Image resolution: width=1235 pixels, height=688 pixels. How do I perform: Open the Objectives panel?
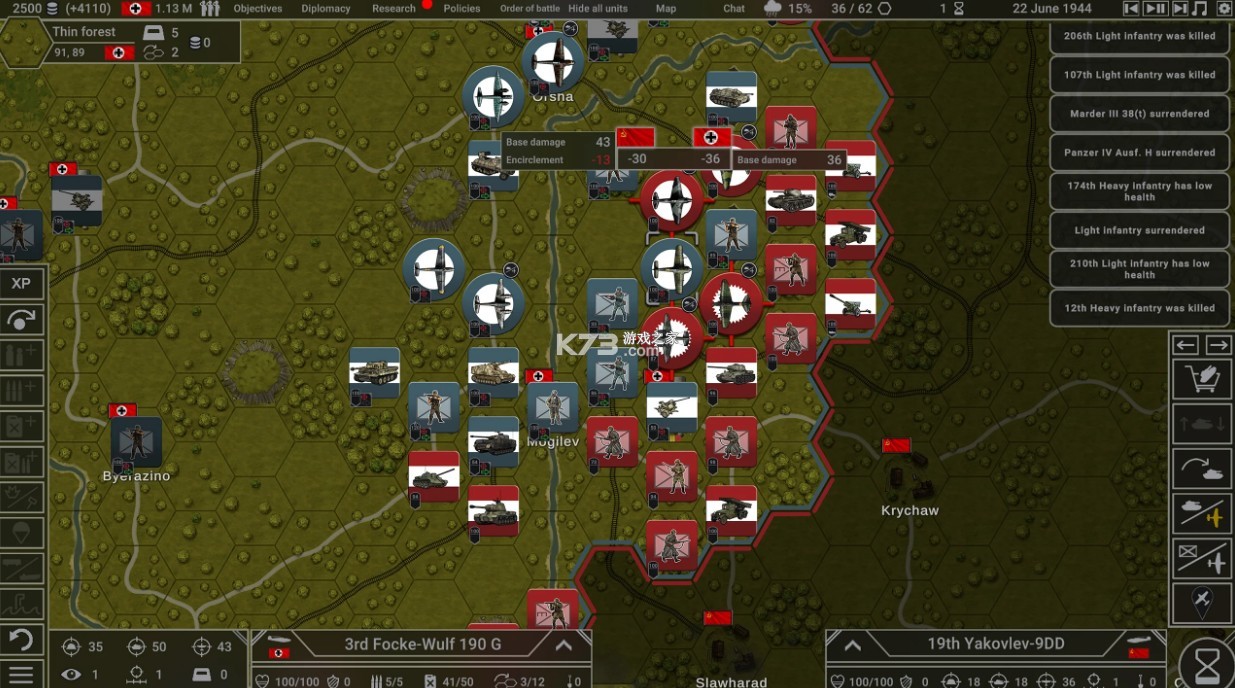pos(258,8)
